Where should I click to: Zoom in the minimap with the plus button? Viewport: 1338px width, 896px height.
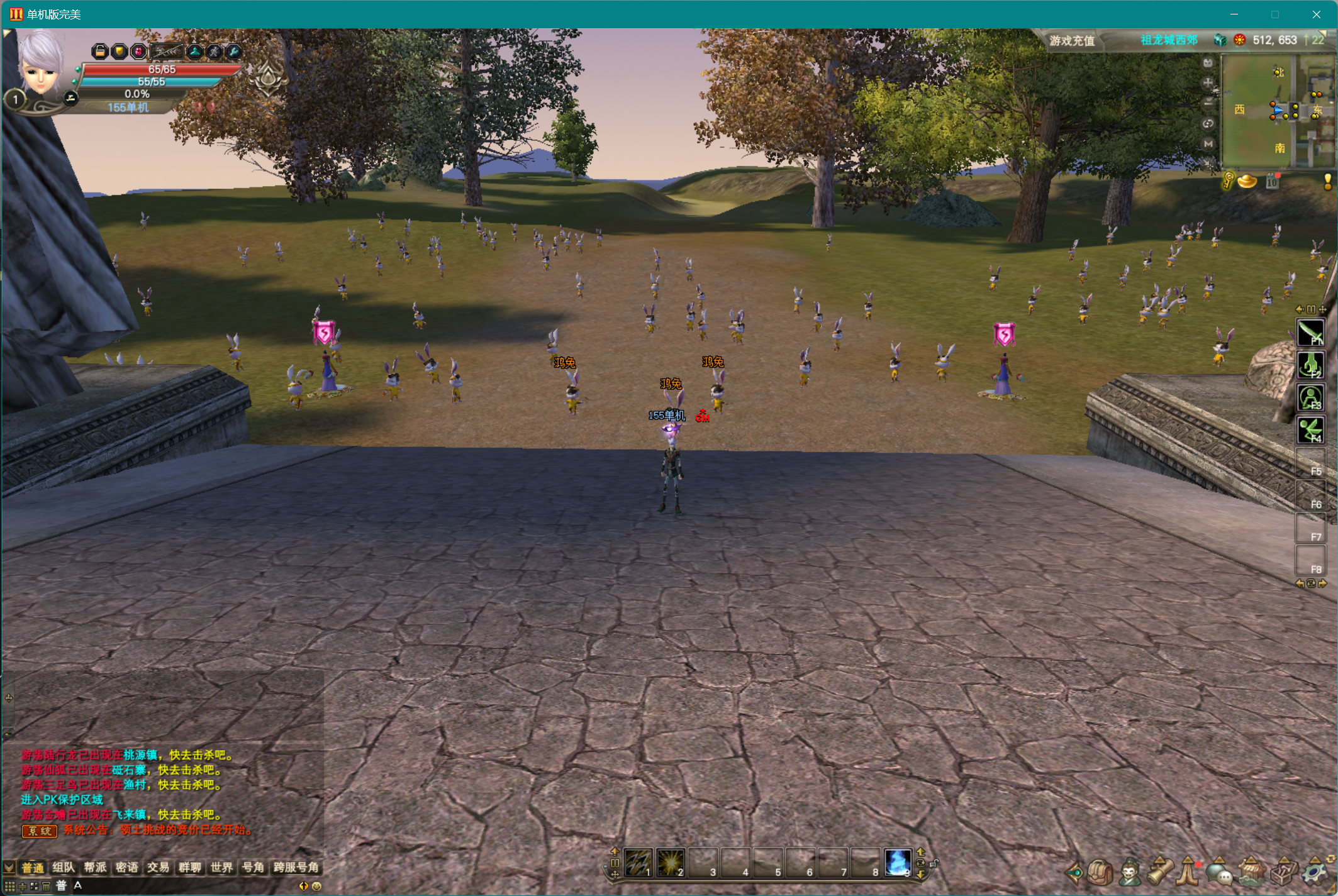(1208, 82)
